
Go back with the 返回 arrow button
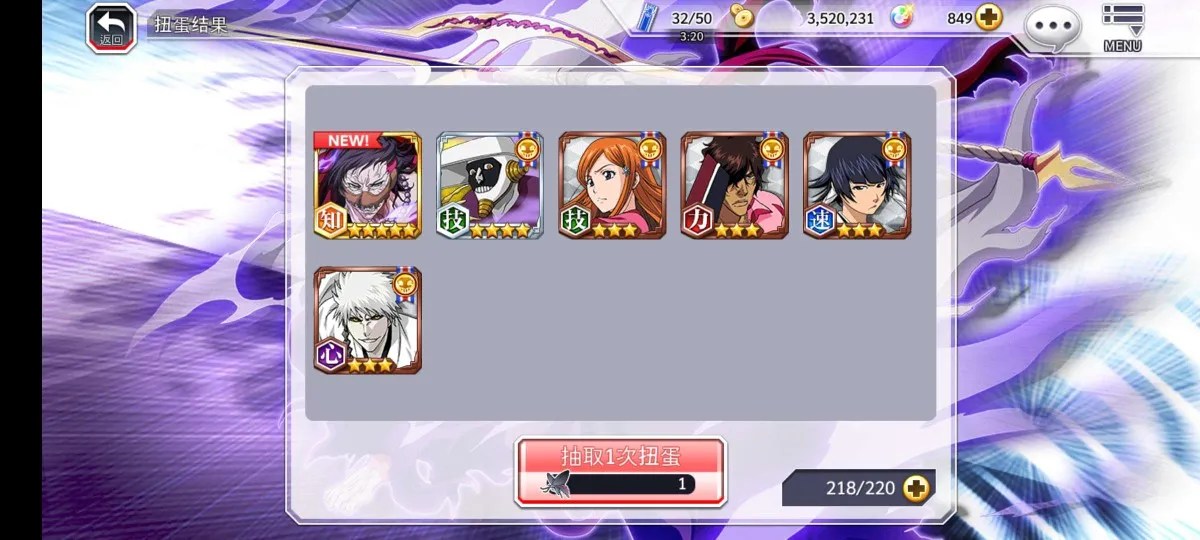(x=111, y=26)
